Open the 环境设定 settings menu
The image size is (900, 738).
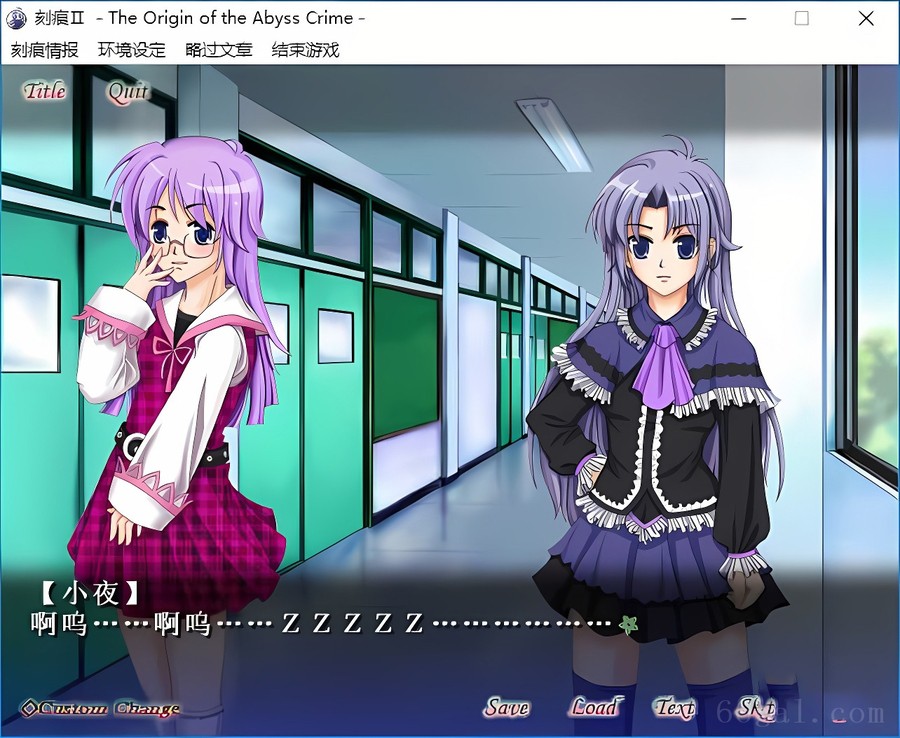pyautogui.click(x=131, y=50)
